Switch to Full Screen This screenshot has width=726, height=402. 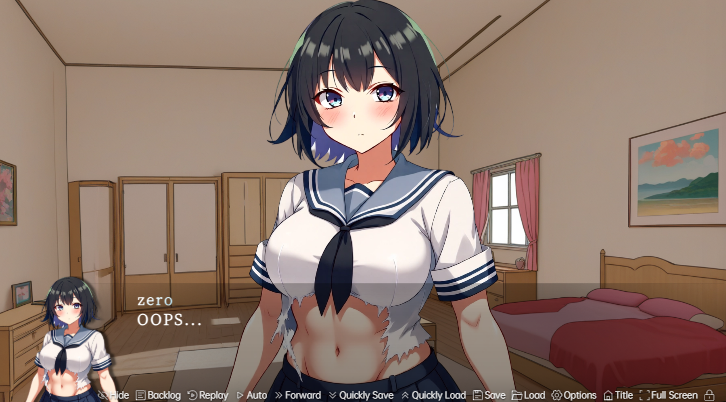(669, 395)
